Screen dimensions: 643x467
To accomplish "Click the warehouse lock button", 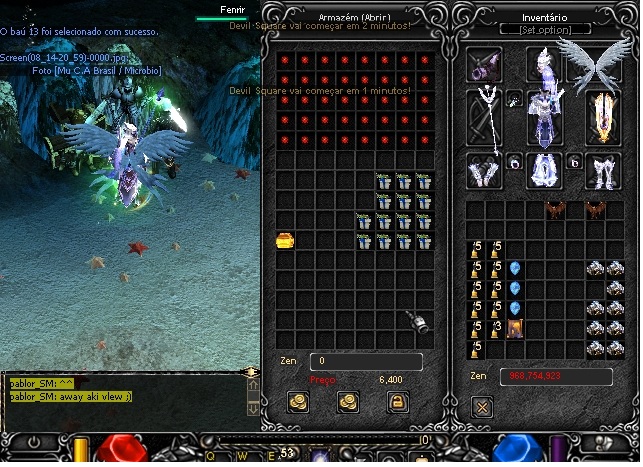I will coord(397,402).
